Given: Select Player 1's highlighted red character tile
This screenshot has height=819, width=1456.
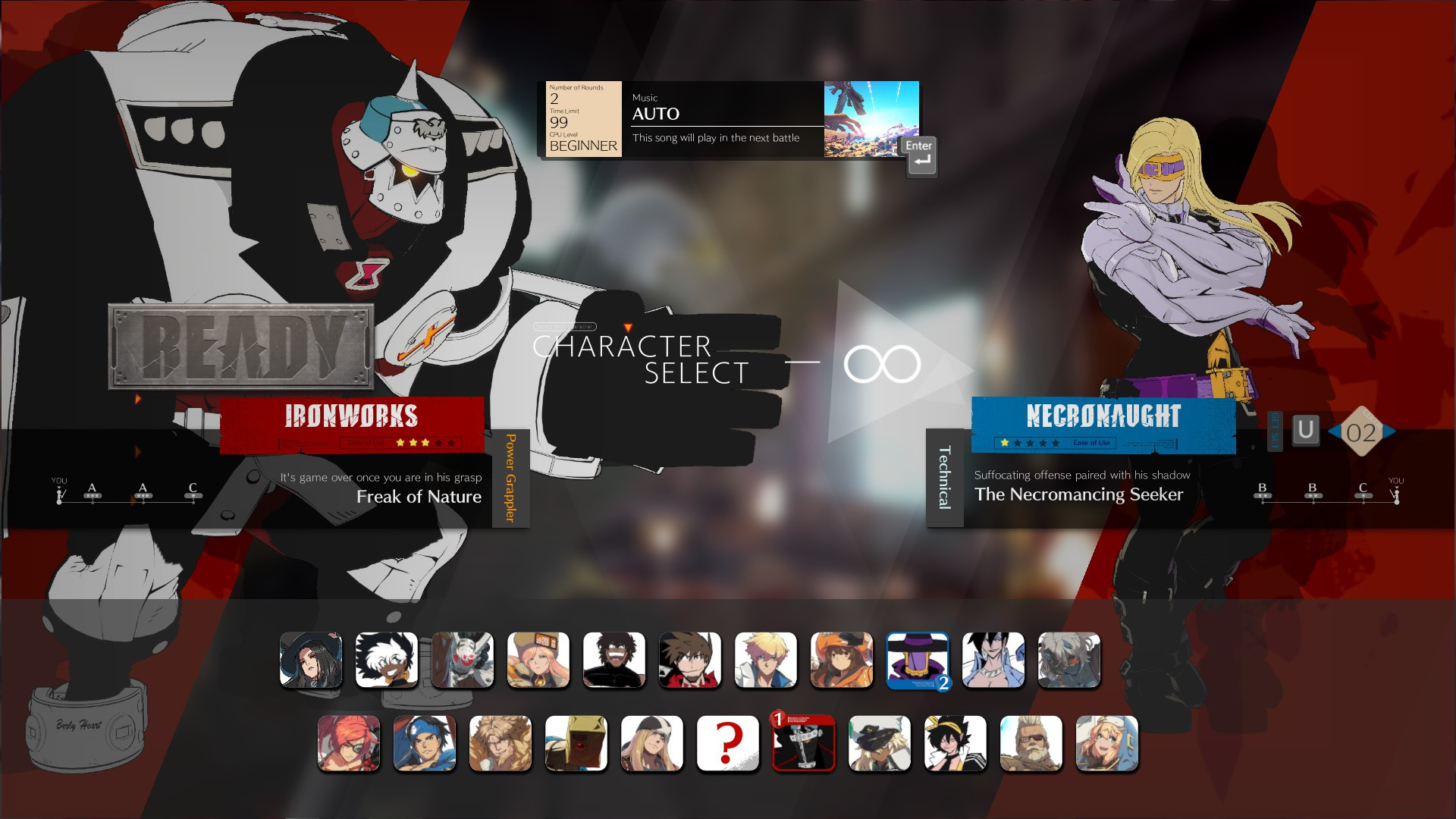Looking at the screenshot, I should pos(804,744).
